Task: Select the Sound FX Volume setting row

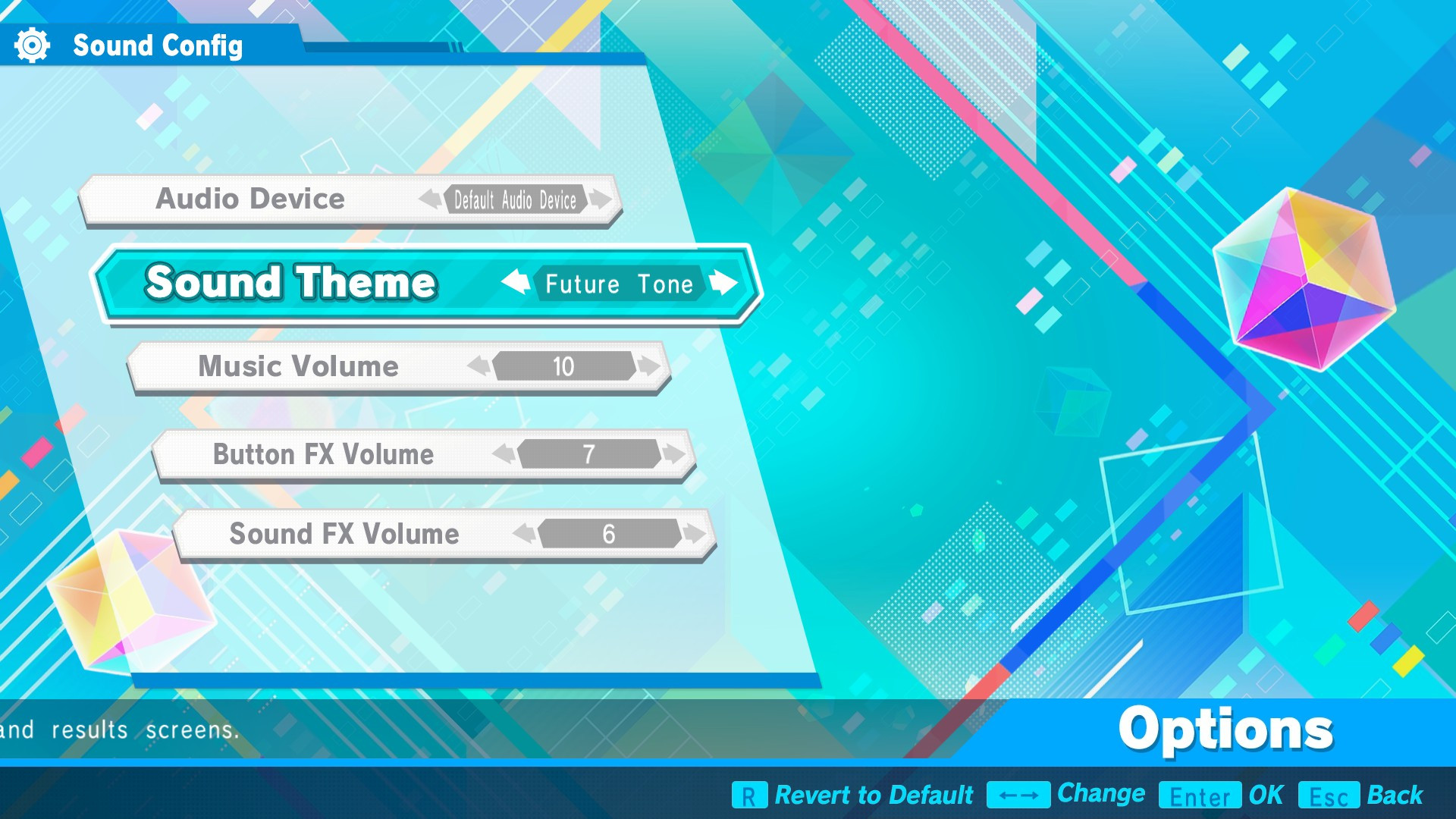Action: point(341,535)
